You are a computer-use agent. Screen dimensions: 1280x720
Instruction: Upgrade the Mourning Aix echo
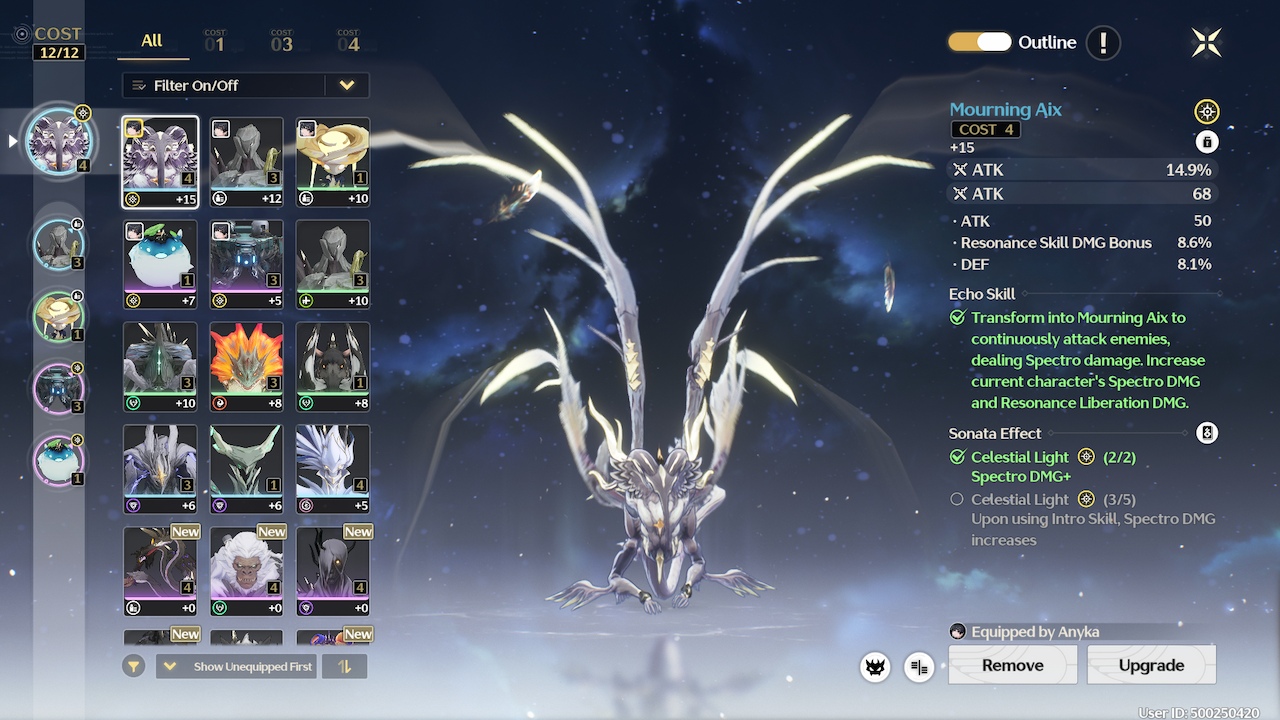pyautogui.click(x=1151, y=665)
